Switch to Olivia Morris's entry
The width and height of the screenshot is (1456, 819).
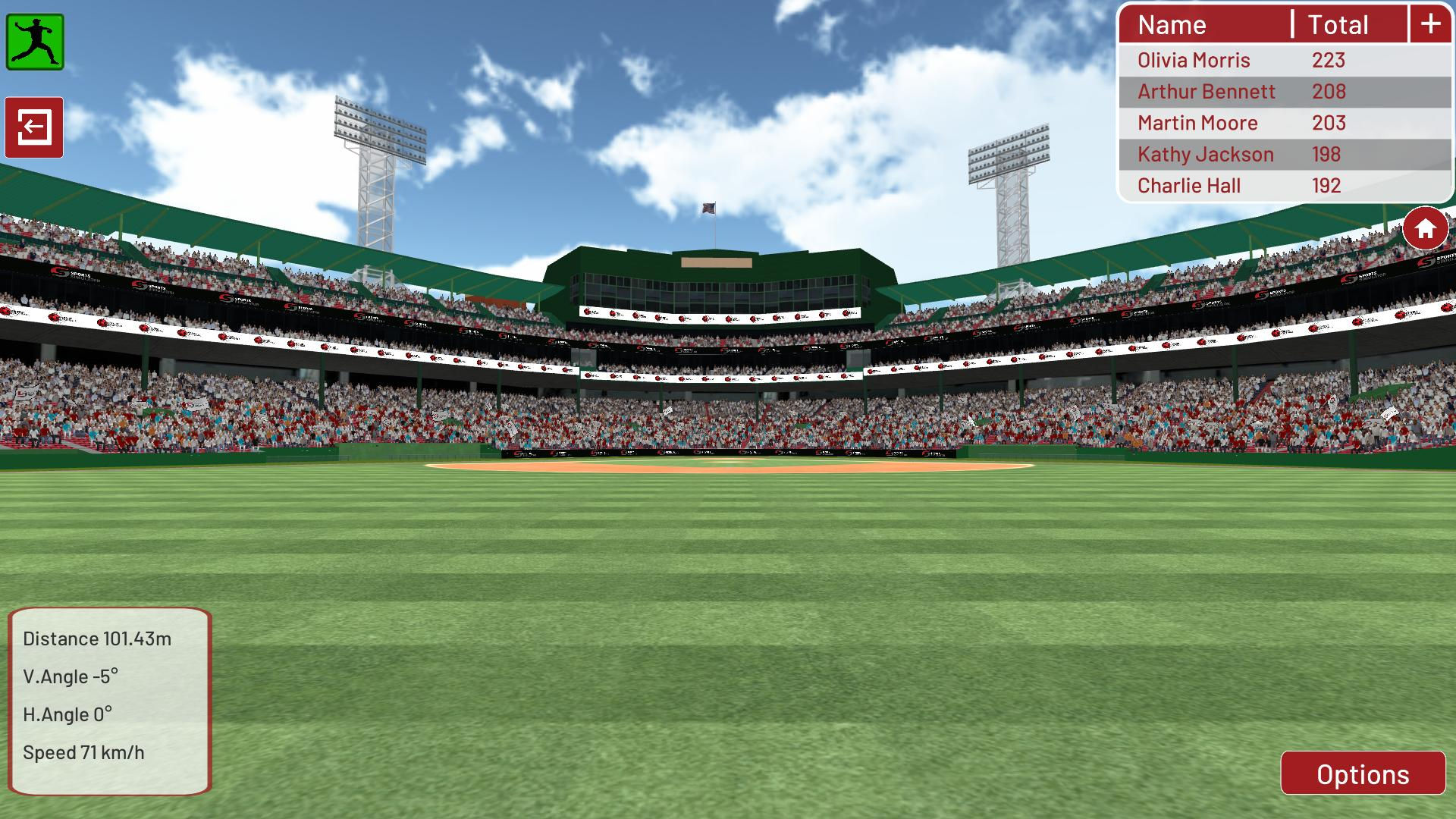1193,60
